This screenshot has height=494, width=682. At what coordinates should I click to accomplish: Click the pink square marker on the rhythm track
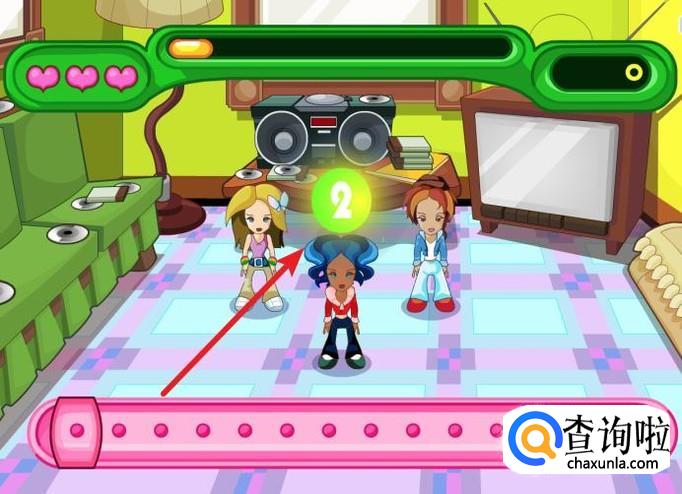click(76, 431)
